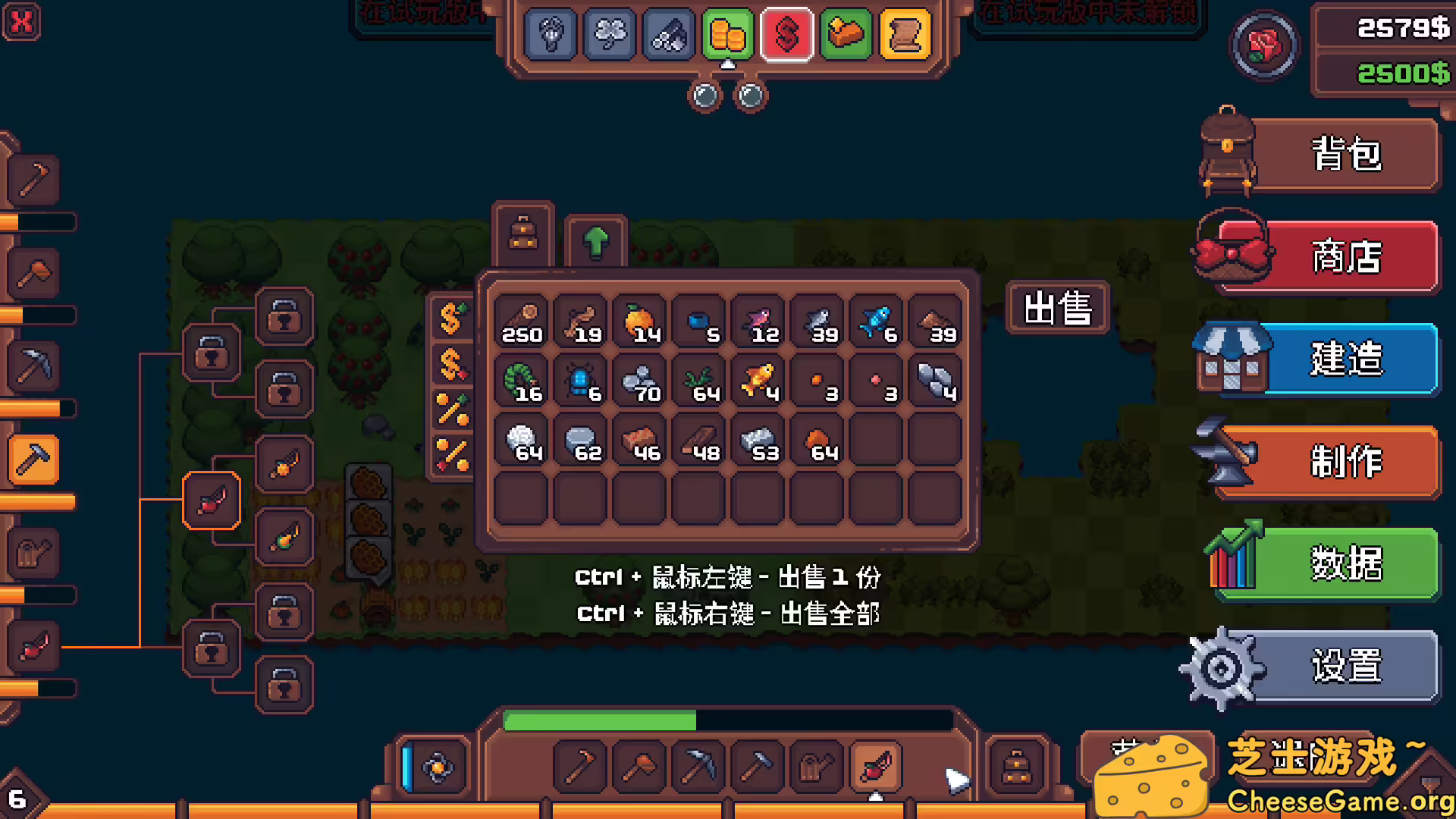Switch to the 数据 data panel
Viewport: 1456px width, 819px height.
coord(1346,563)
